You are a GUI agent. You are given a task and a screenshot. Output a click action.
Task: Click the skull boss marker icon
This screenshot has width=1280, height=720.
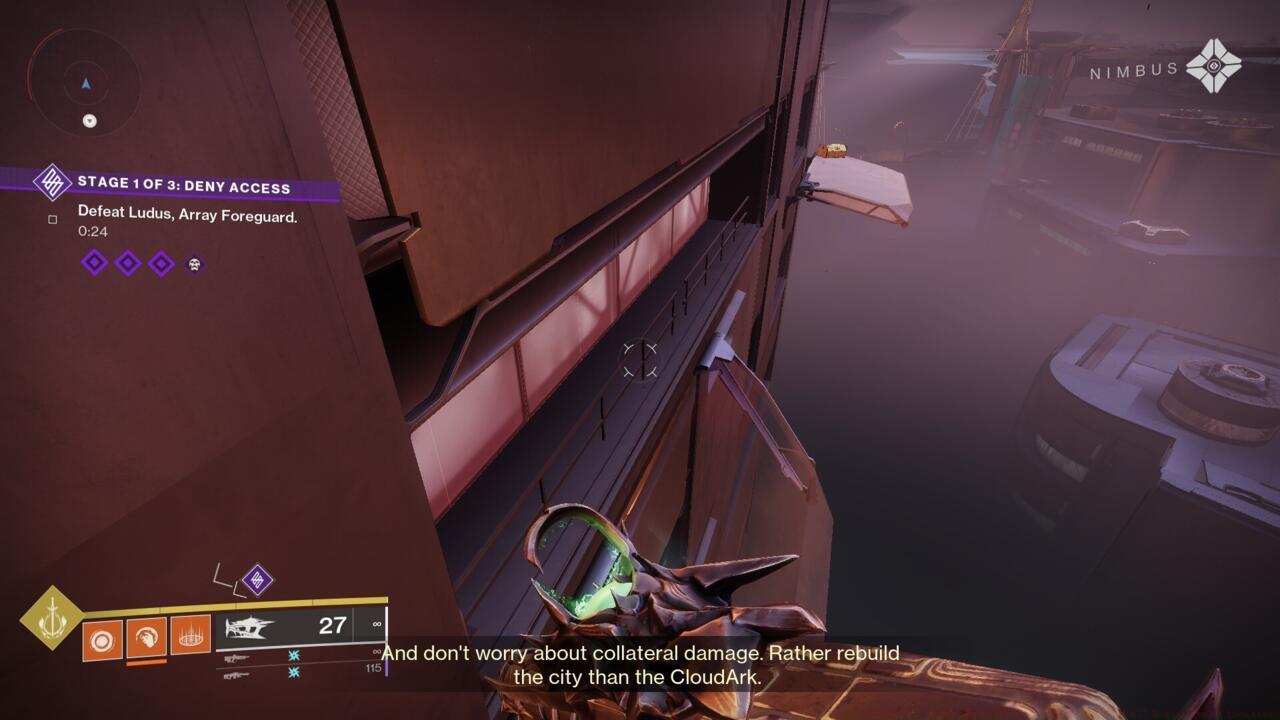pos(194,264)
